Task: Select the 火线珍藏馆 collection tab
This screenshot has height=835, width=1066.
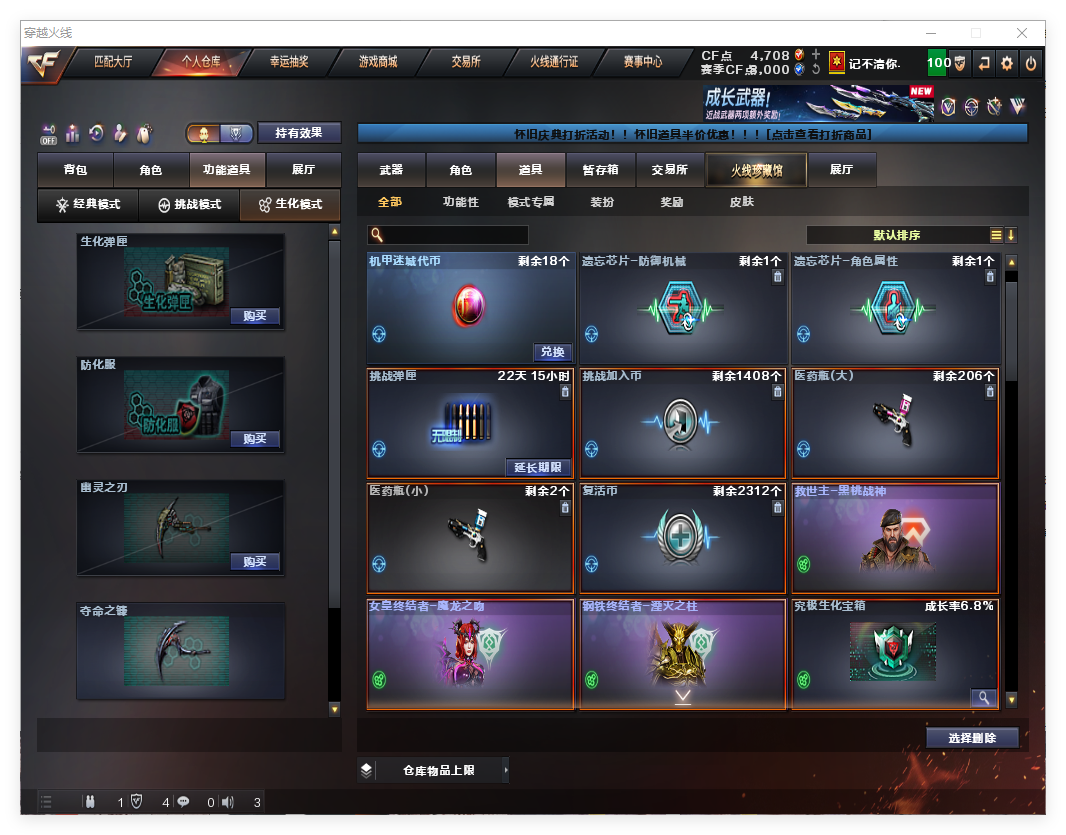Action: 756,170
